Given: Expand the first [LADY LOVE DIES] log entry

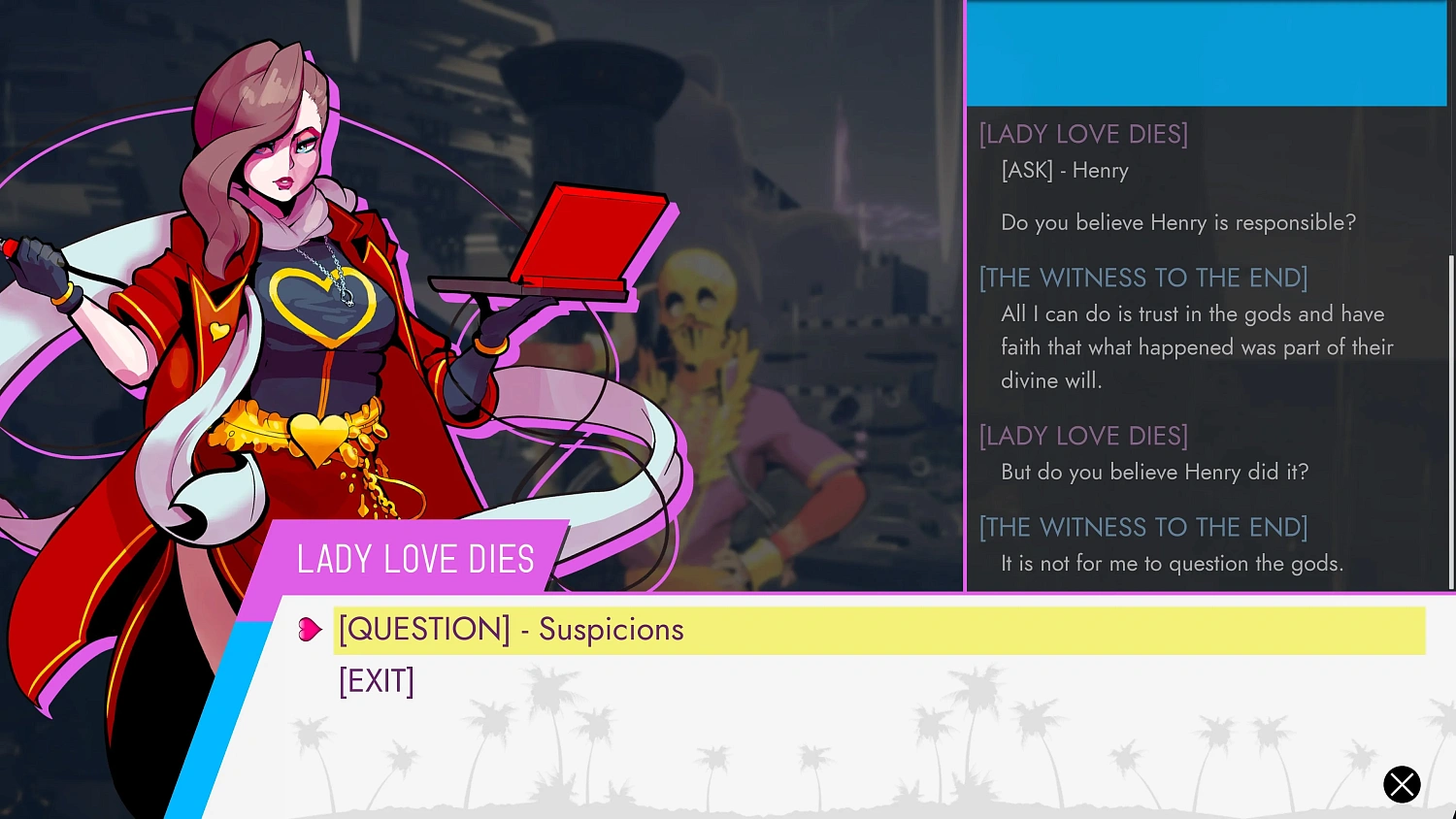Looking at the screenshot, I should 1082,134.
